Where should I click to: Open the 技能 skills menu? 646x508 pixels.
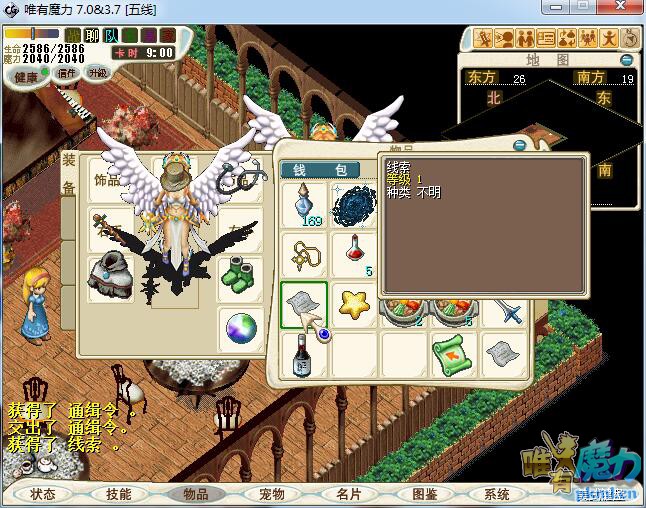click(118, 494)
